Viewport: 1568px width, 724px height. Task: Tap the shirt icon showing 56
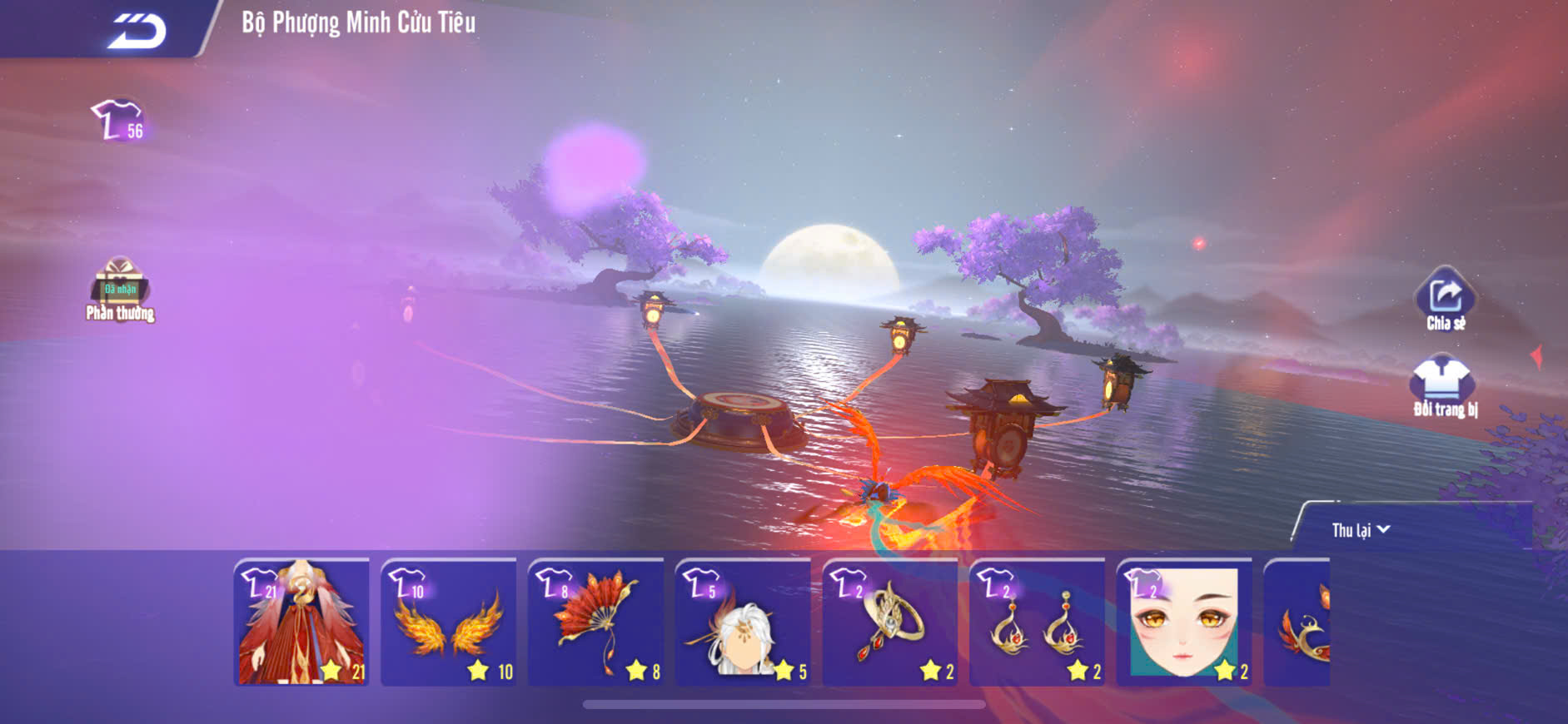pos(118,121)
